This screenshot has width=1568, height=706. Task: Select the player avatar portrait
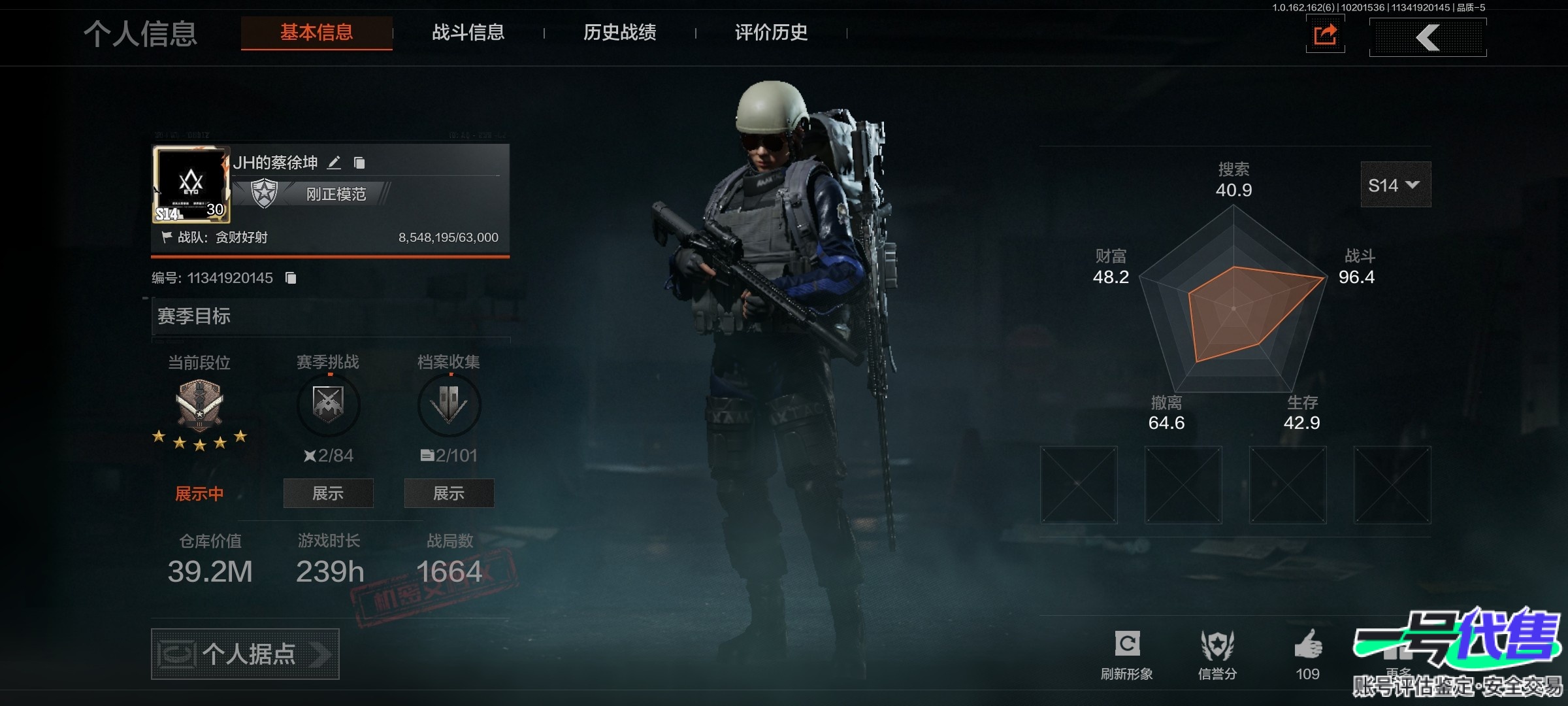tap(191, 184)
